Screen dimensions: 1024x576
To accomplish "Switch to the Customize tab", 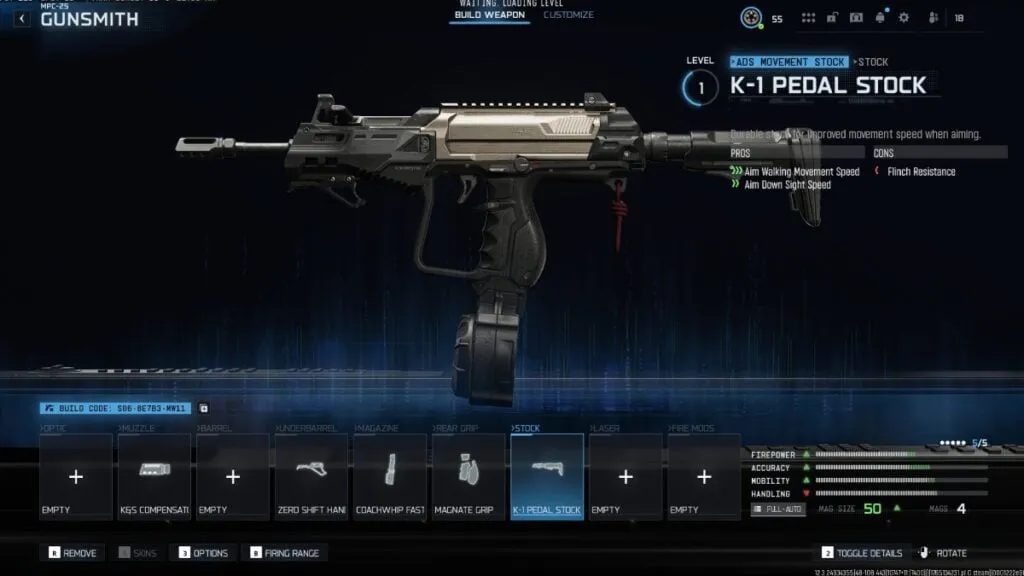I will point(568,15).
